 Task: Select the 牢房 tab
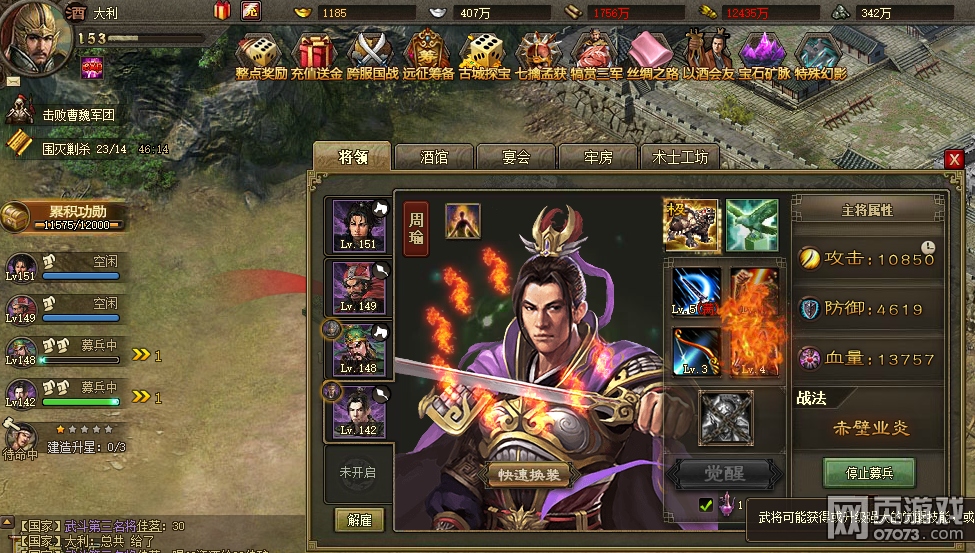point(597,157)
